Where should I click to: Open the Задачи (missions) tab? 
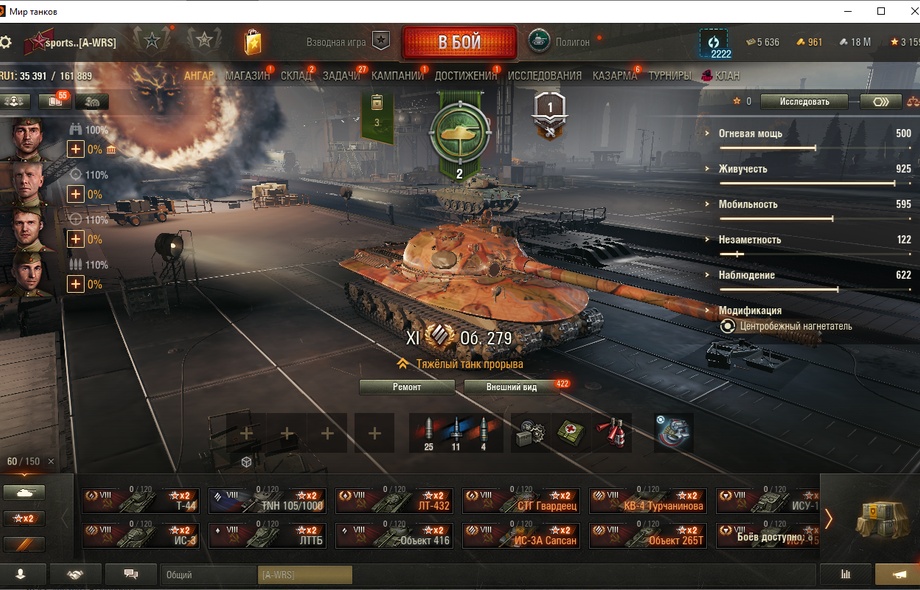[341, 75]
